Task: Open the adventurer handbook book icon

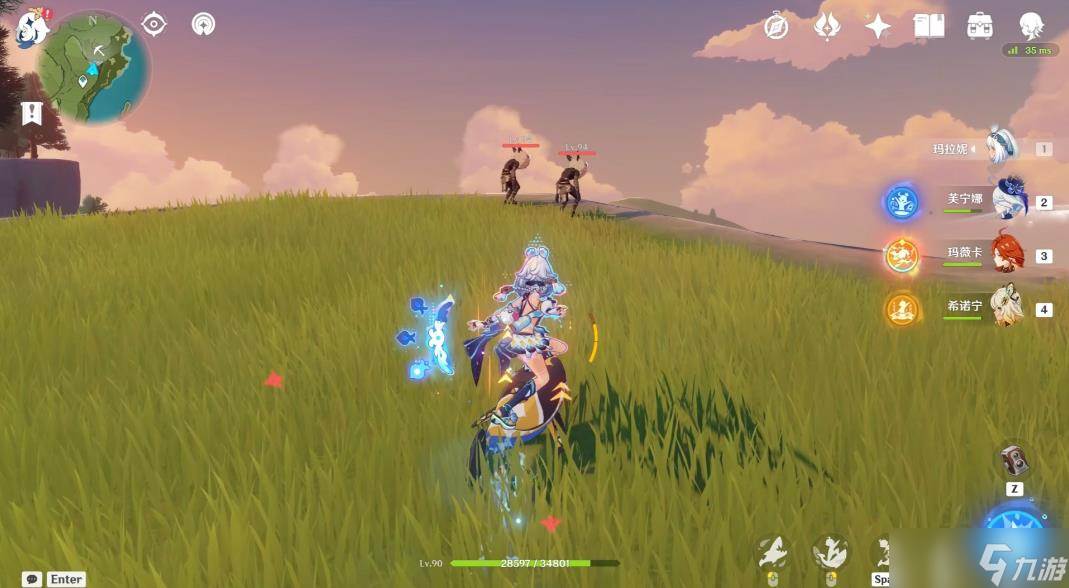Action: pos(929,27)
